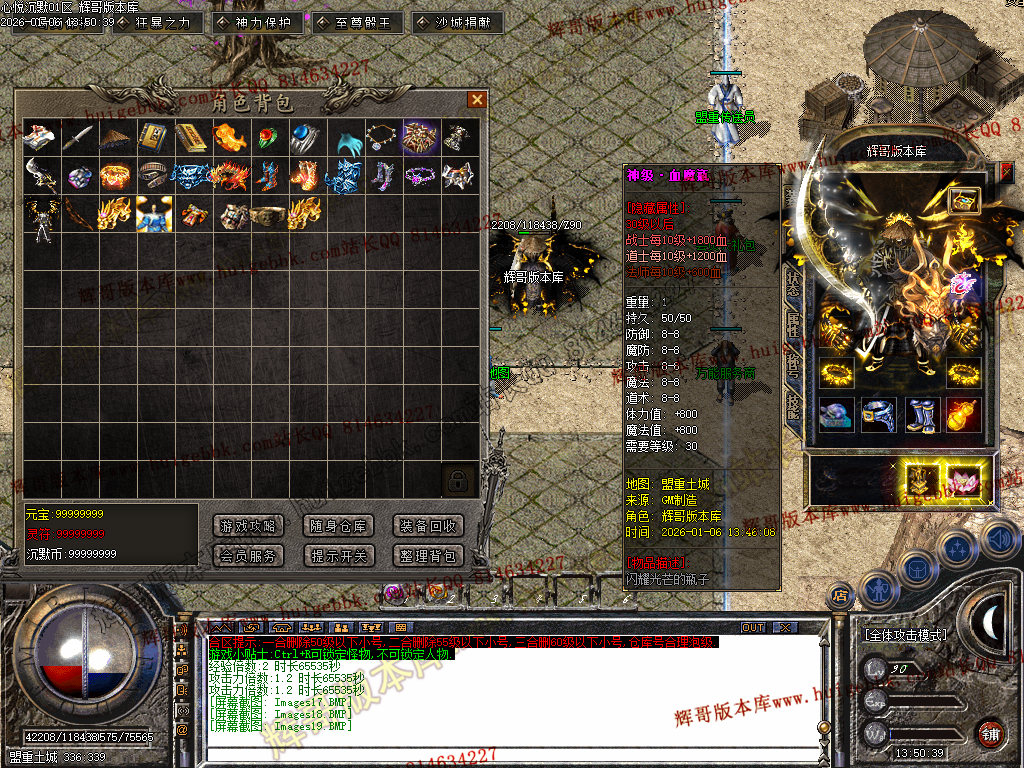Screen dimensions: 1024x768
Task: Open the 至尊骰王 top menu button
Action: pos(357,22)
